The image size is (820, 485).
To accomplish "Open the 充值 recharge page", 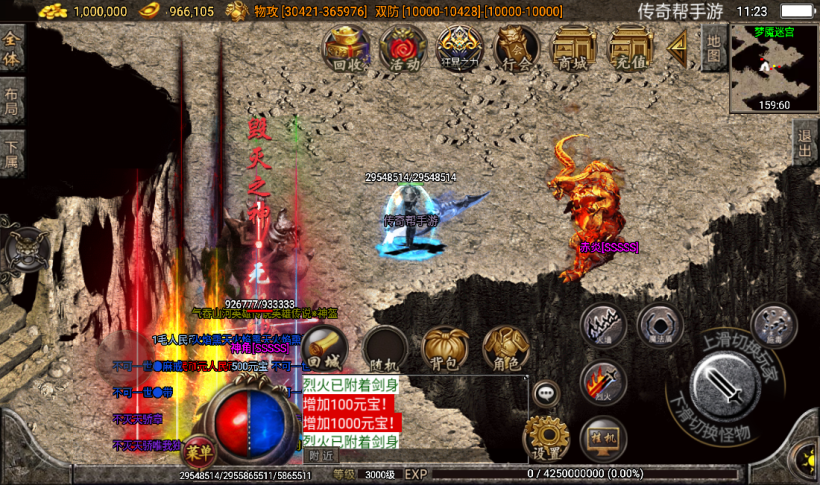I will [x=631, y=48].
